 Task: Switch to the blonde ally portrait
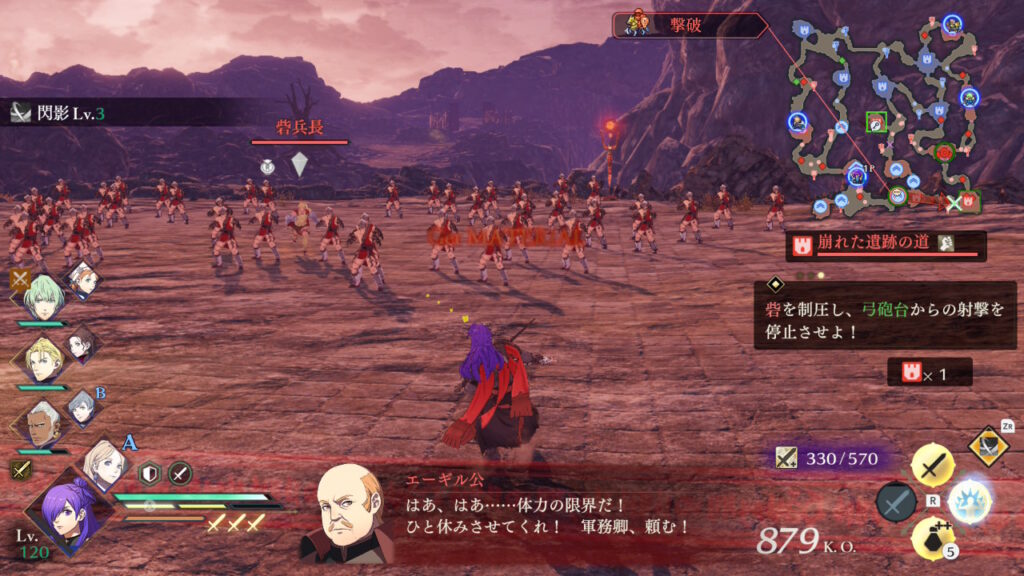pos(42,358)
